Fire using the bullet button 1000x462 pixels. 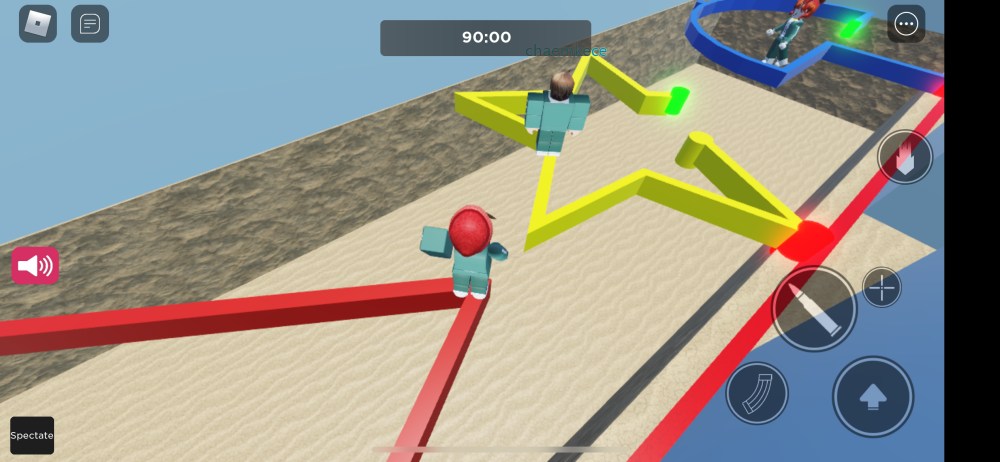click(x=814, y=308)
